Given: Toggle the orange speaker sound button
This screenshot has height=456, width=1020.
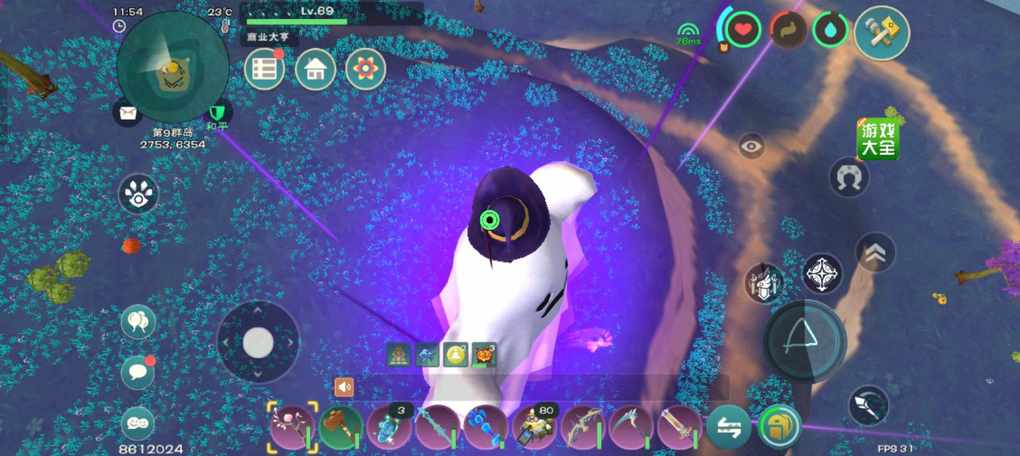Looking at the screenshot, I should point(344,386).
